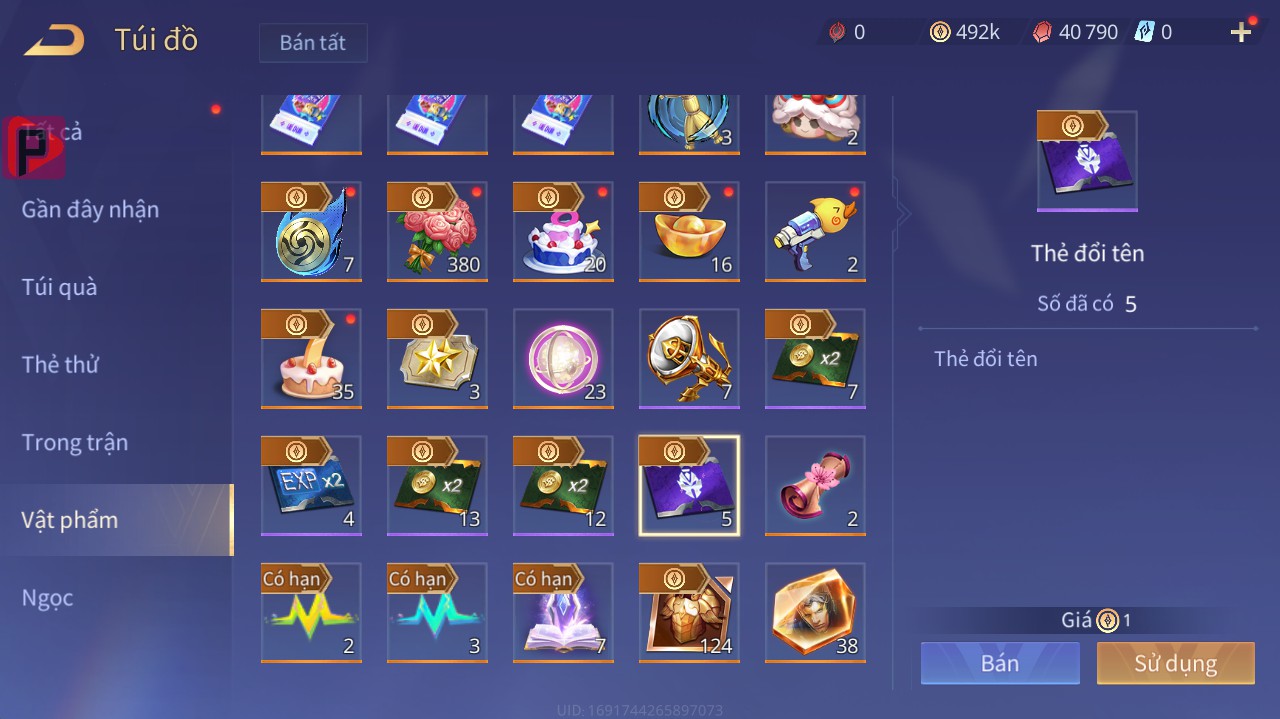The image size is (1280, 719).
Task: Select the gold star ticket item
Action: tap(437, 359)
